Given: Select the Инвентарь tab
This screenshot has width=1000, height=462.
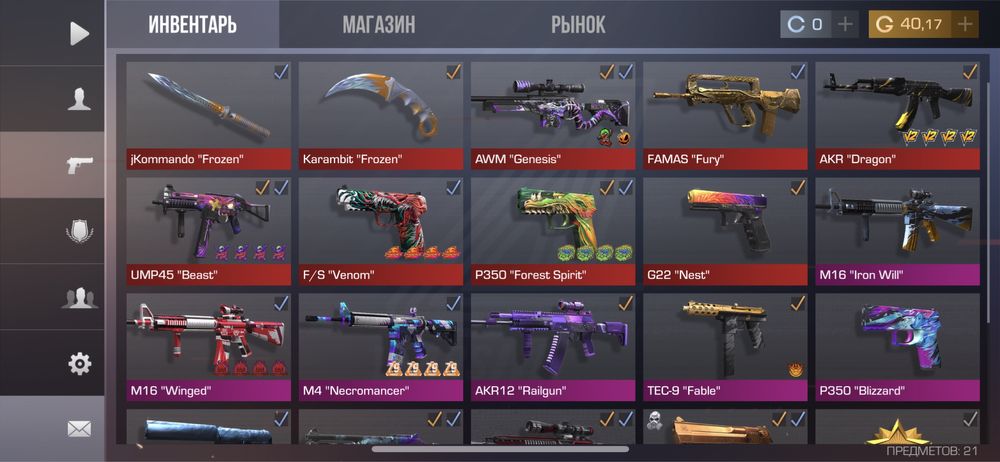Looking at the screenshot, I should (193, 25).
